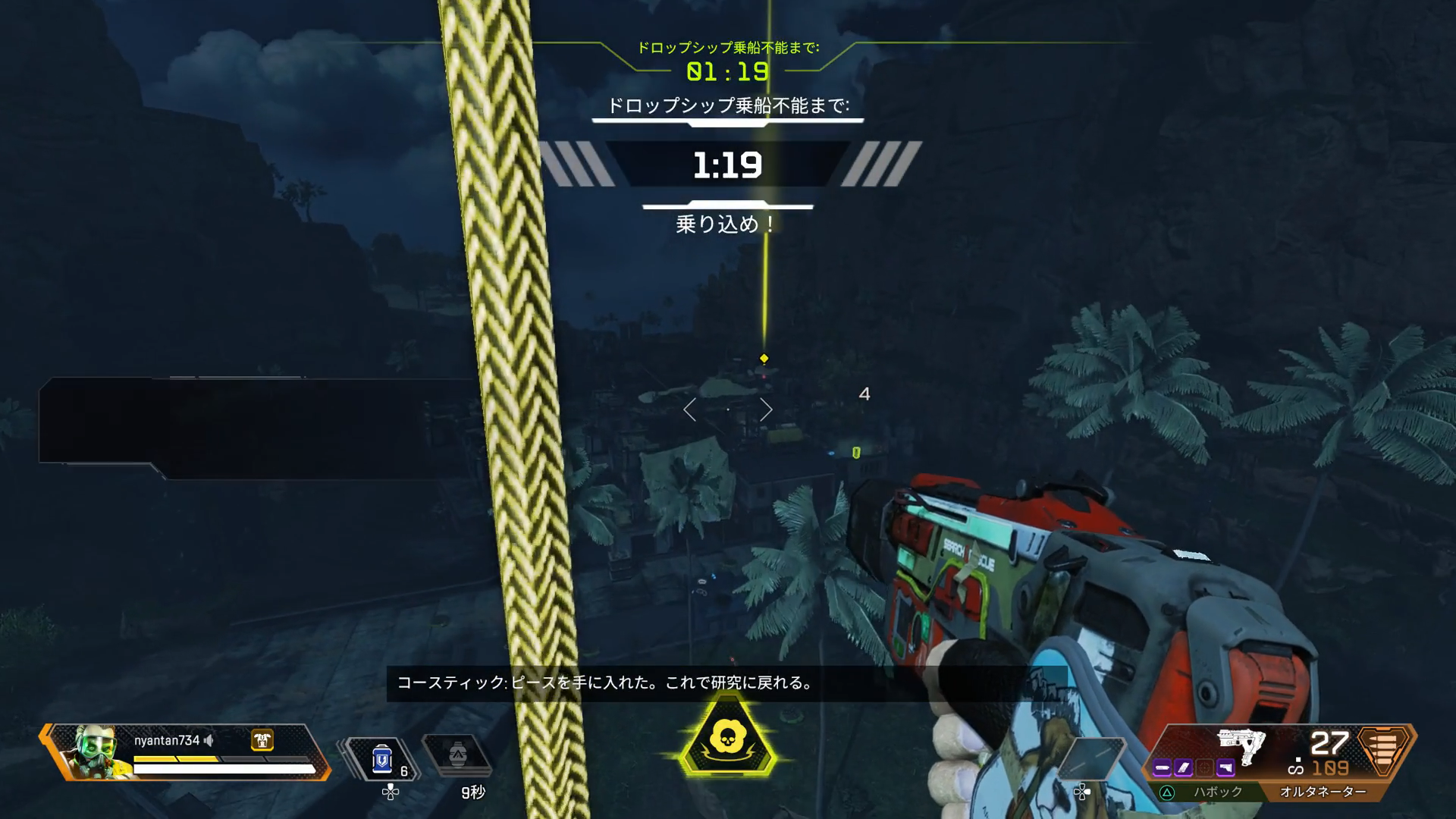Select the gold armor icon beside player name

tap(262, 739)
